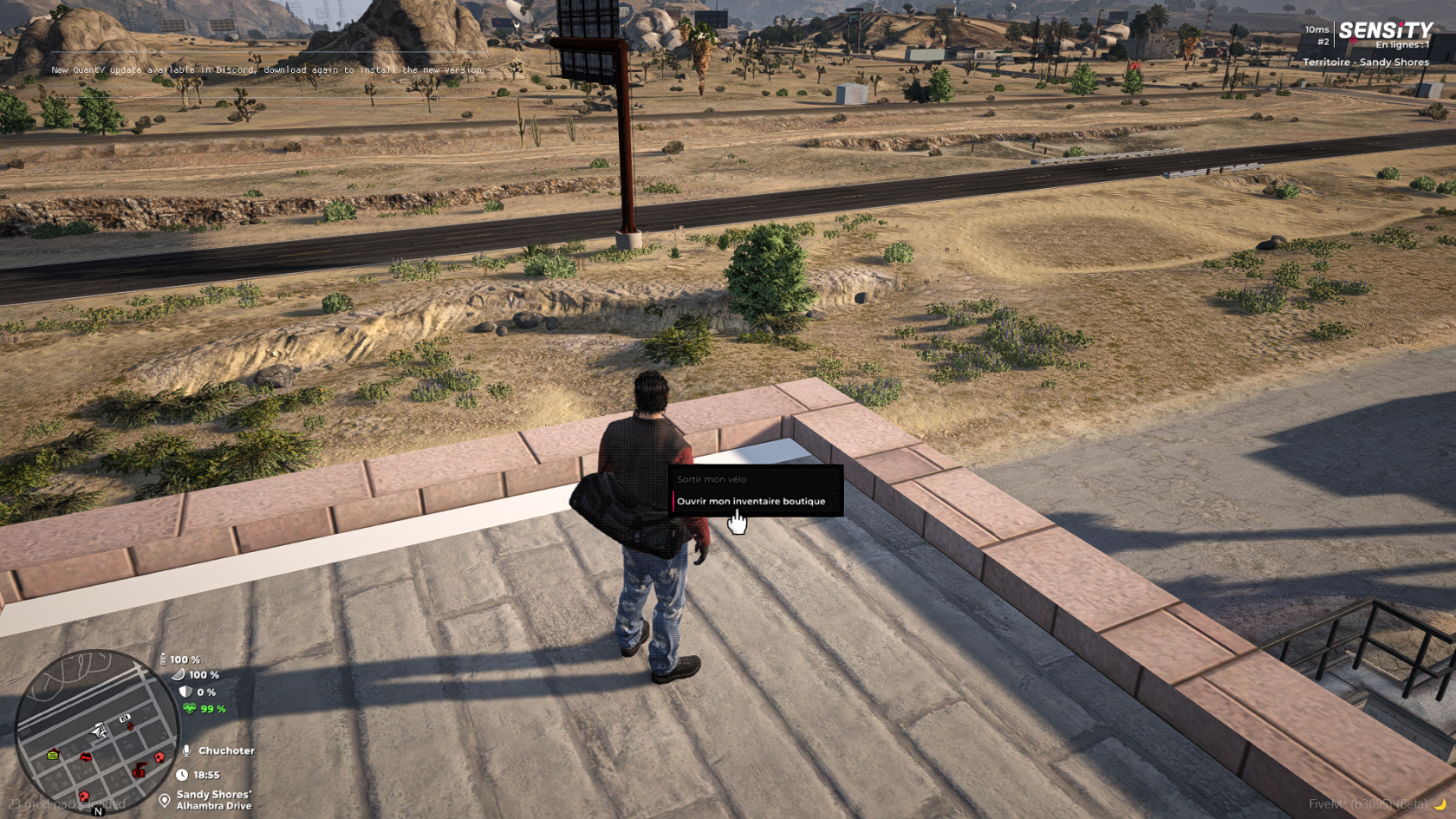1456x819 pixels.
Task: Choose "Ouvrir mon inventaire boutique" option
Action: tap(751, 502)
